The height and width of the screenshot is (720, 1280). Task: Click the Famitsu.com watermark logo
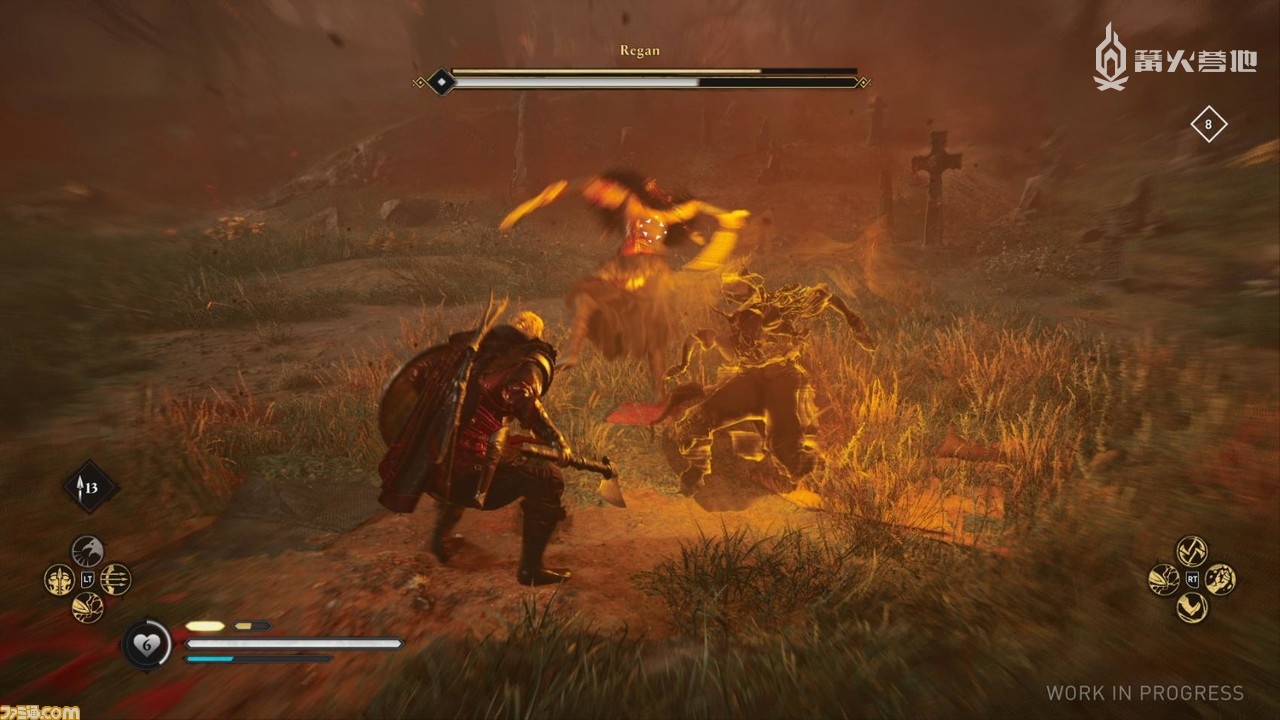40,711
